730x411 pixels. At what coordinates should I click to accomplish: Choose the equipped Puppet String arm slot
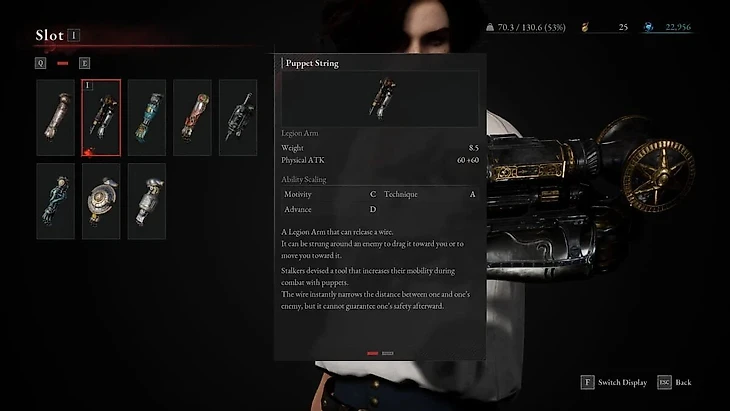click(x=101, y=118)
